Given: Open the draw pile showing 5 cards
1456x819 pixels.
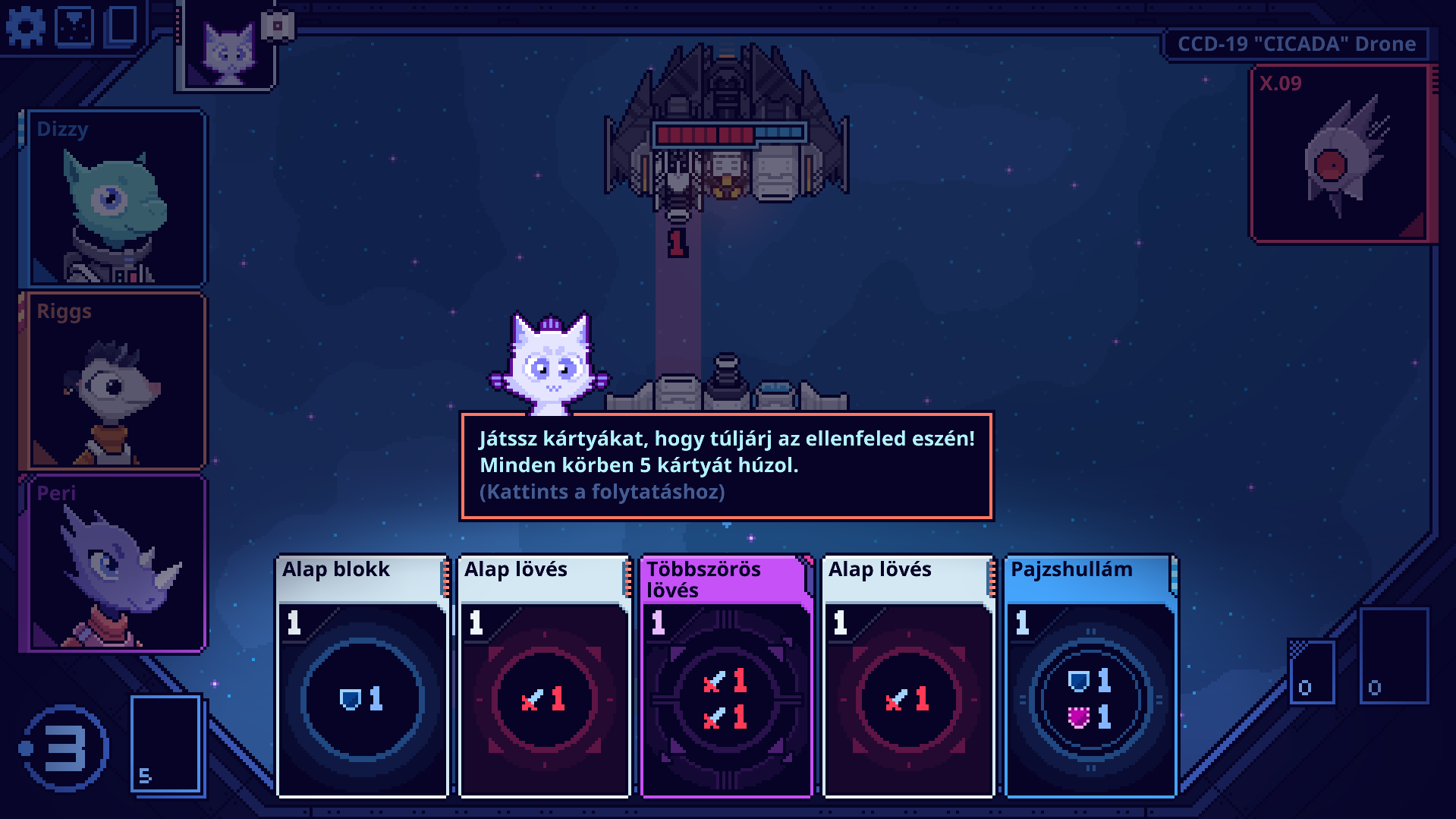Looking at the screenshot, I should [166, 744].
